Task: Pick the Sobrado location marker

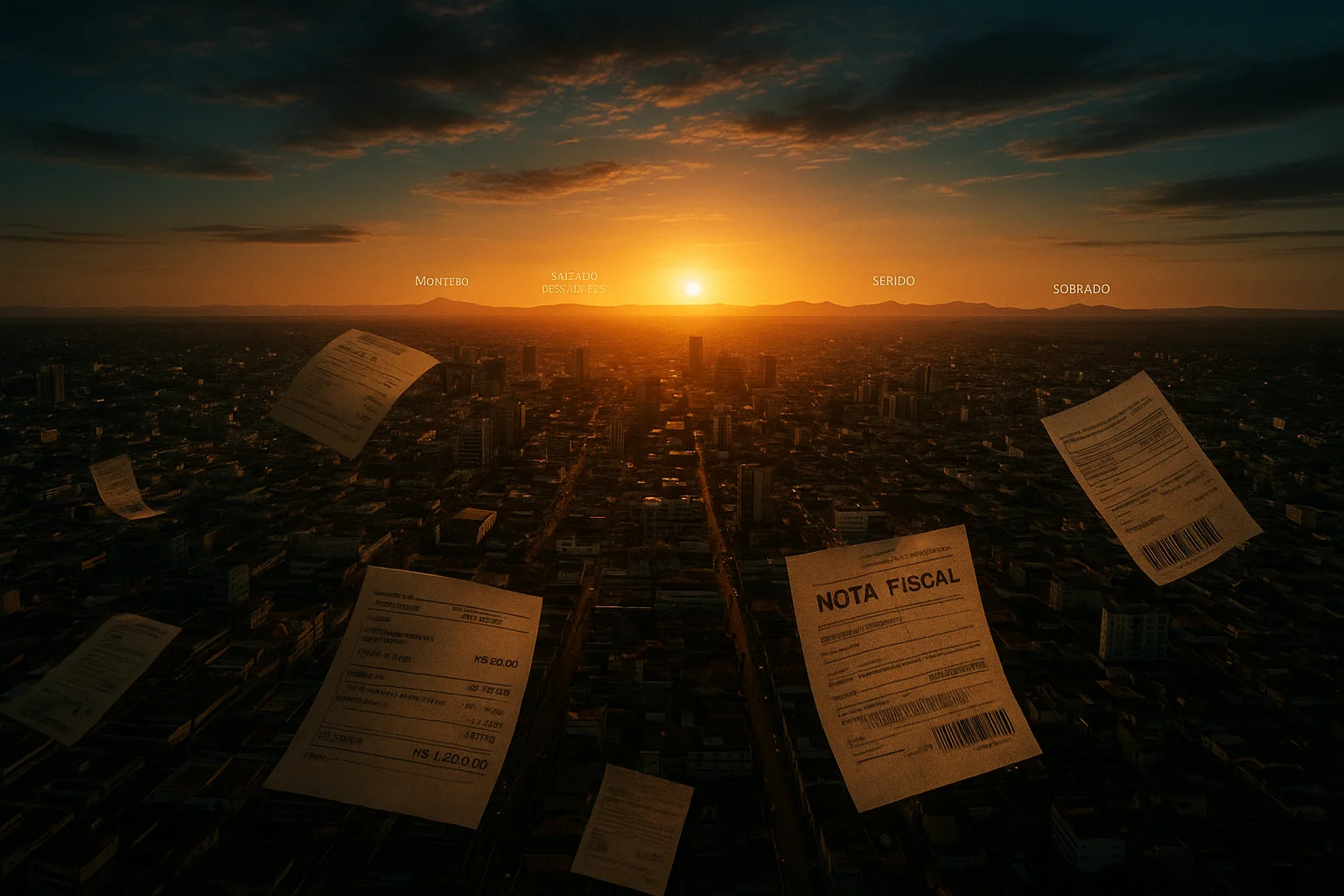Action: (1081, 288)
